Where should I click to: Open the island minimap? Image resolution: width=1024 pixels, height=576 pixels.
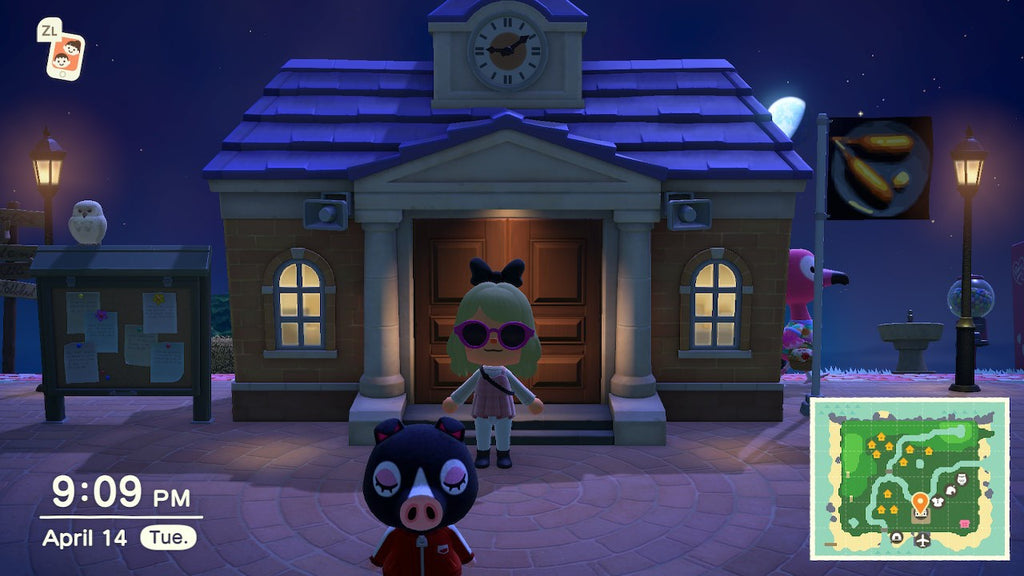(x=908, y=478)
